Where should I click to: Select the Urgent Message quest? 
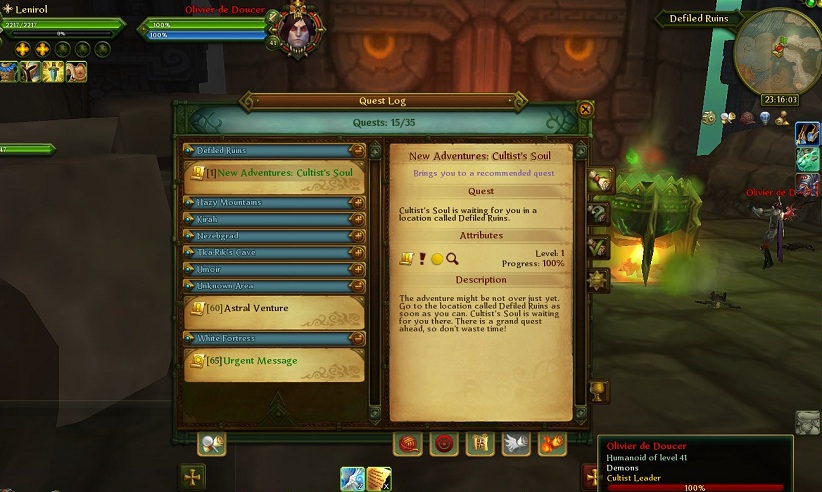pyautogui.click(x=274, y=361)
